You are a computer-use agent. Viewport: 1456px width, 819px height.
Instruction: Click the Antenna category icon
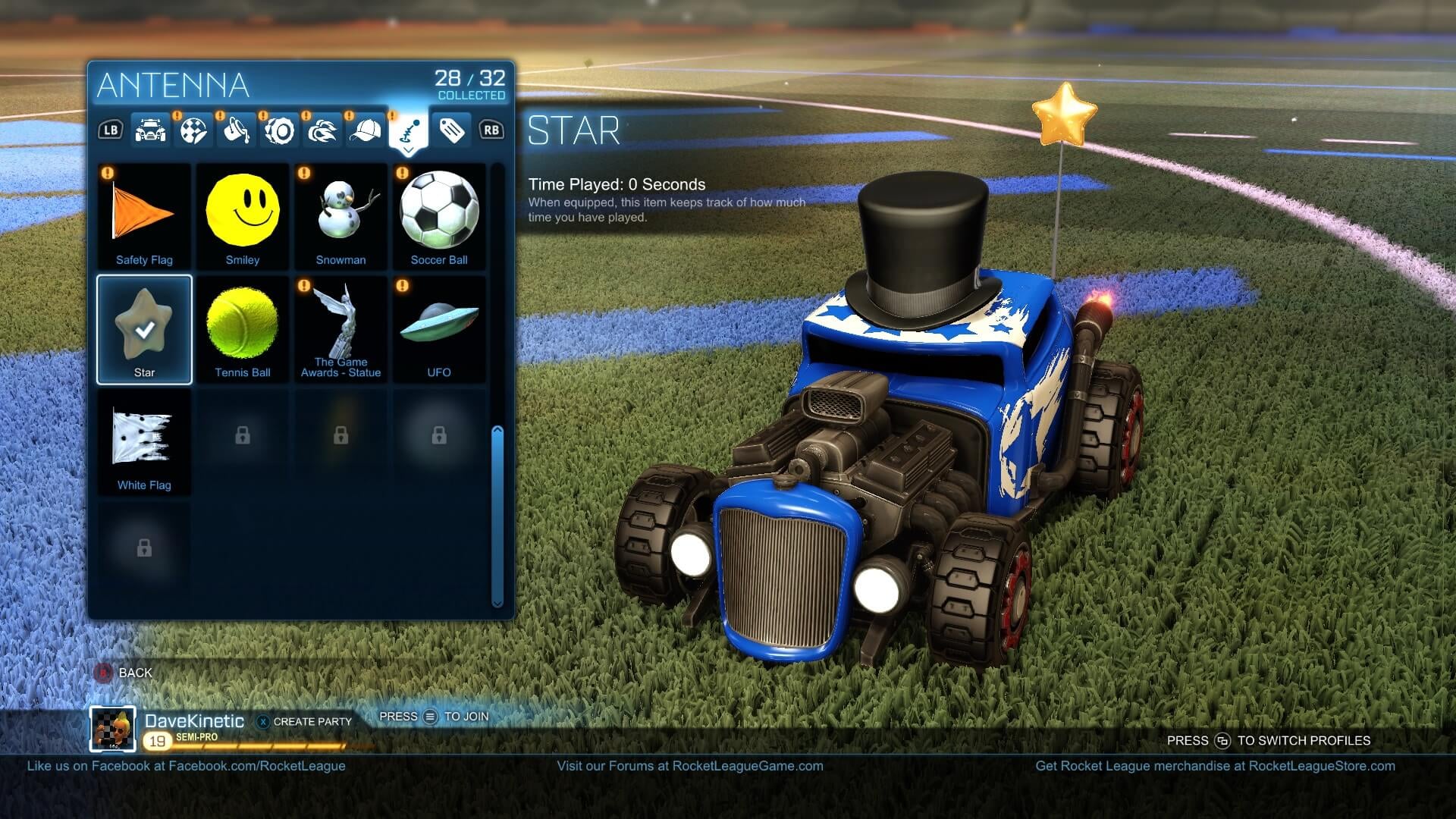point(408,129)
